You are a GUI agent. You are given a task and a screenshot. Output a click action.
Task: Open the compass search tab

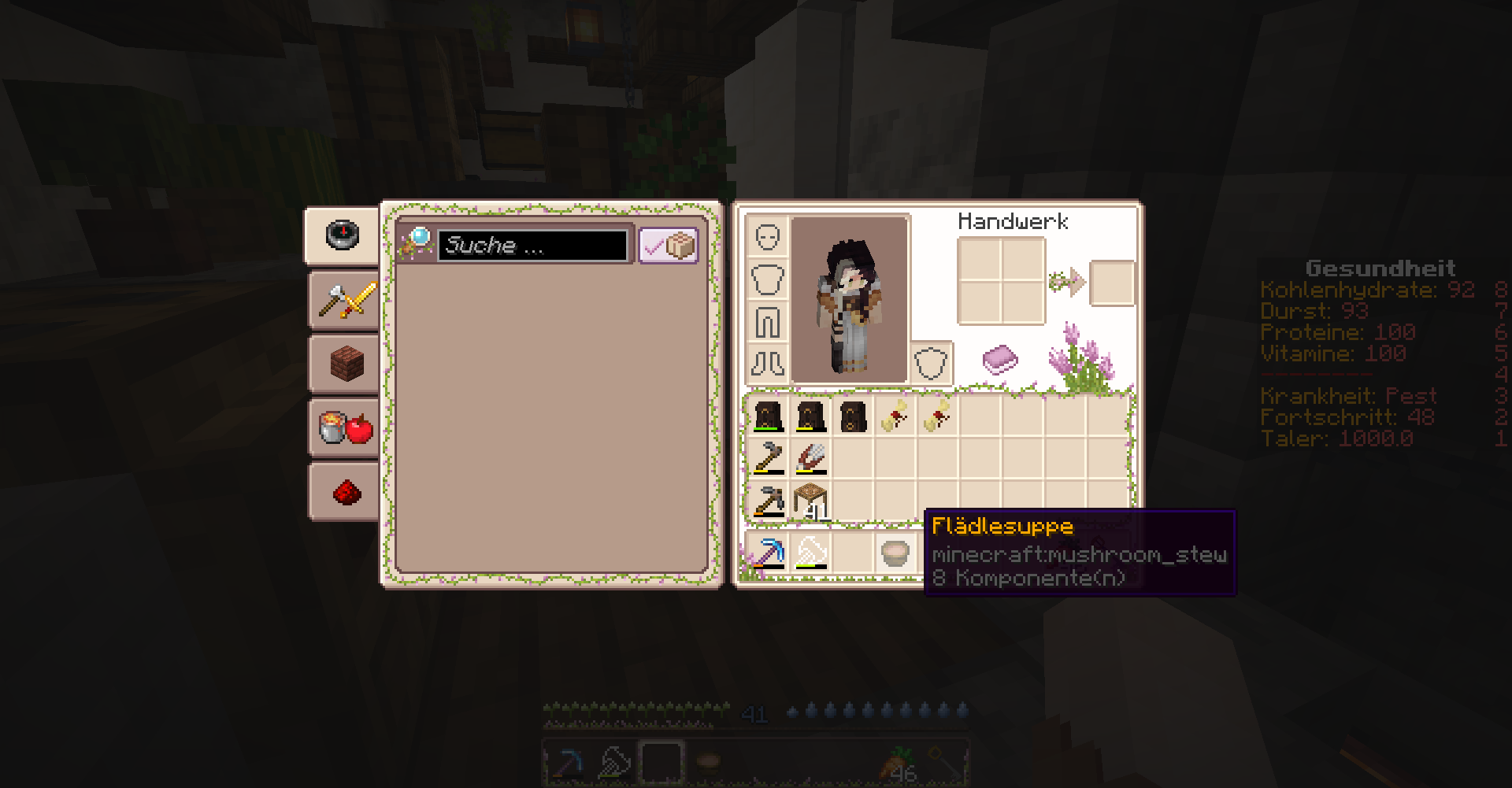click(343, 235)
